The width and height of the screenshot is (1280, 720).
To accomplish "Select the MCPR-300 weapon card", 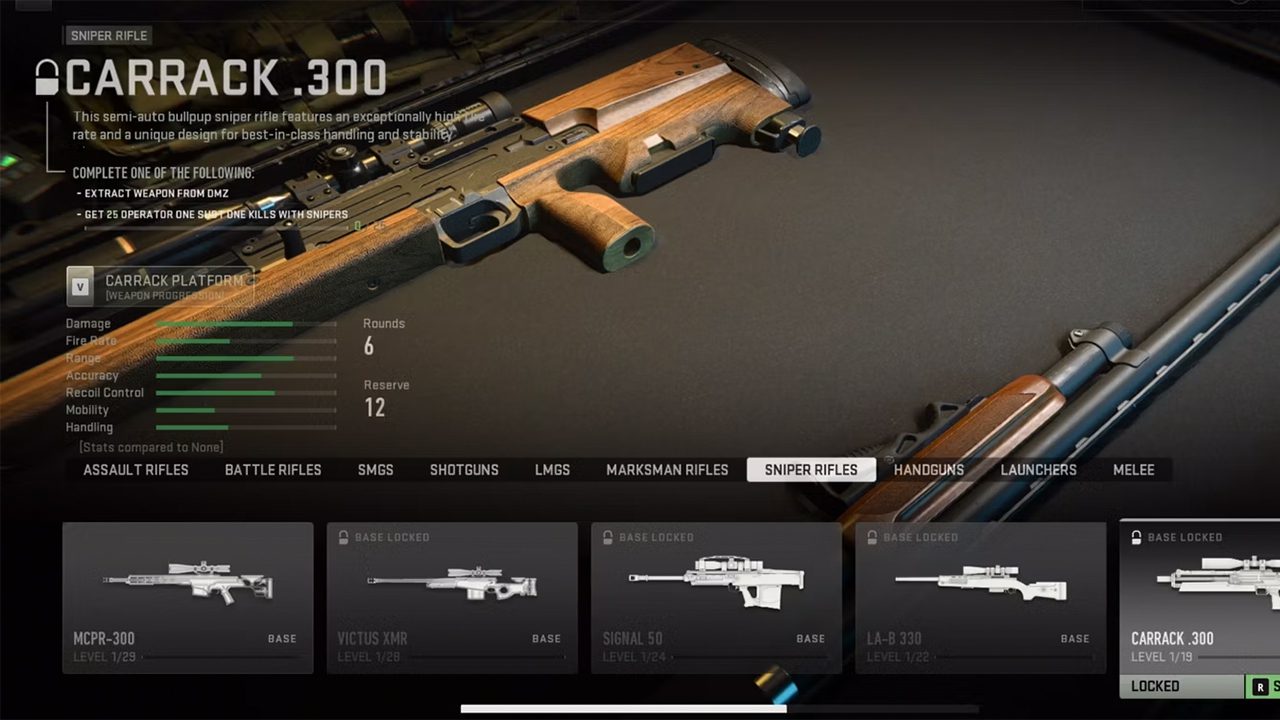I will (188, 597).
